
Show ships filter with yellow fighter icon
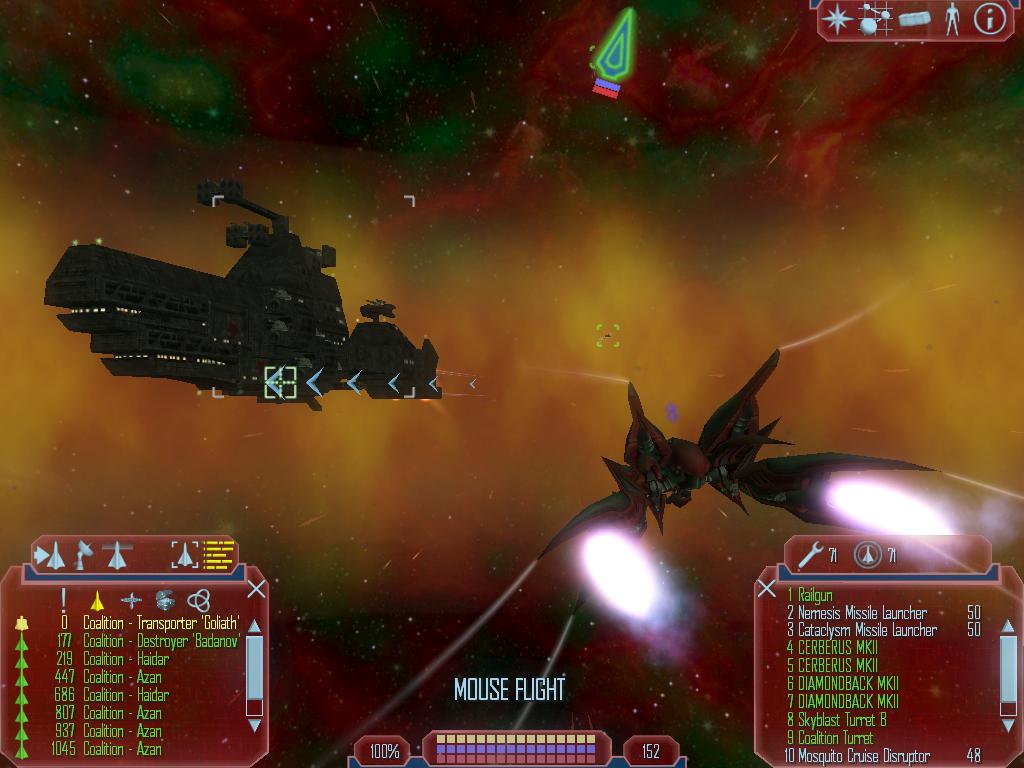coord(98,600)
